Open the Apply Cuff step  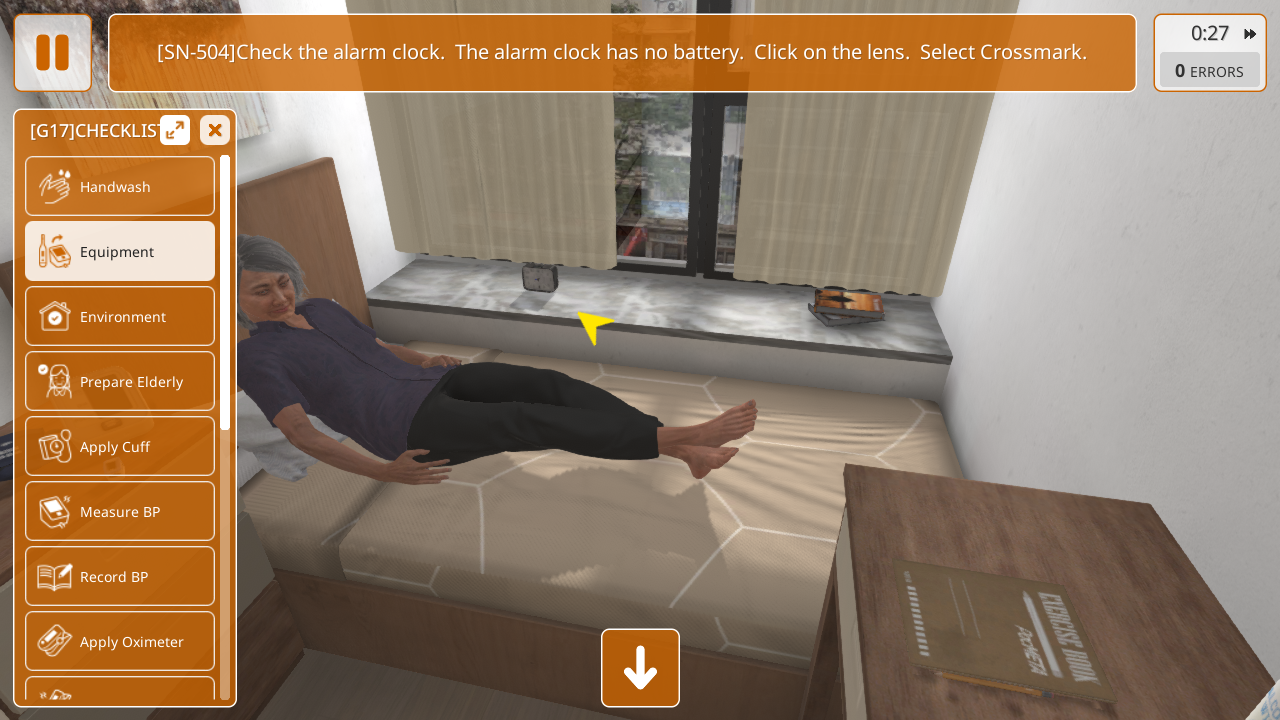coord(120,447)
